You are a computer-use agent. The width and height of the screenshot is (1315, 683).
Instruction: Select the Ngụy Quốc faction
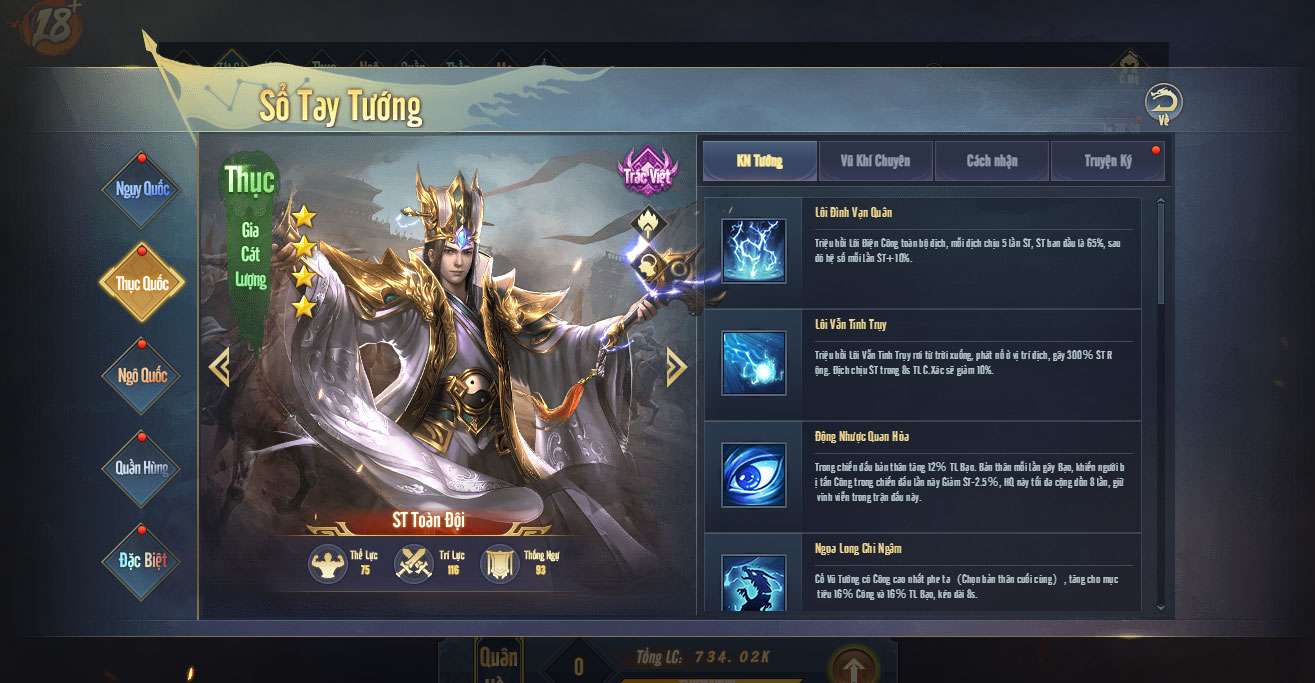(x=142, y=189)
